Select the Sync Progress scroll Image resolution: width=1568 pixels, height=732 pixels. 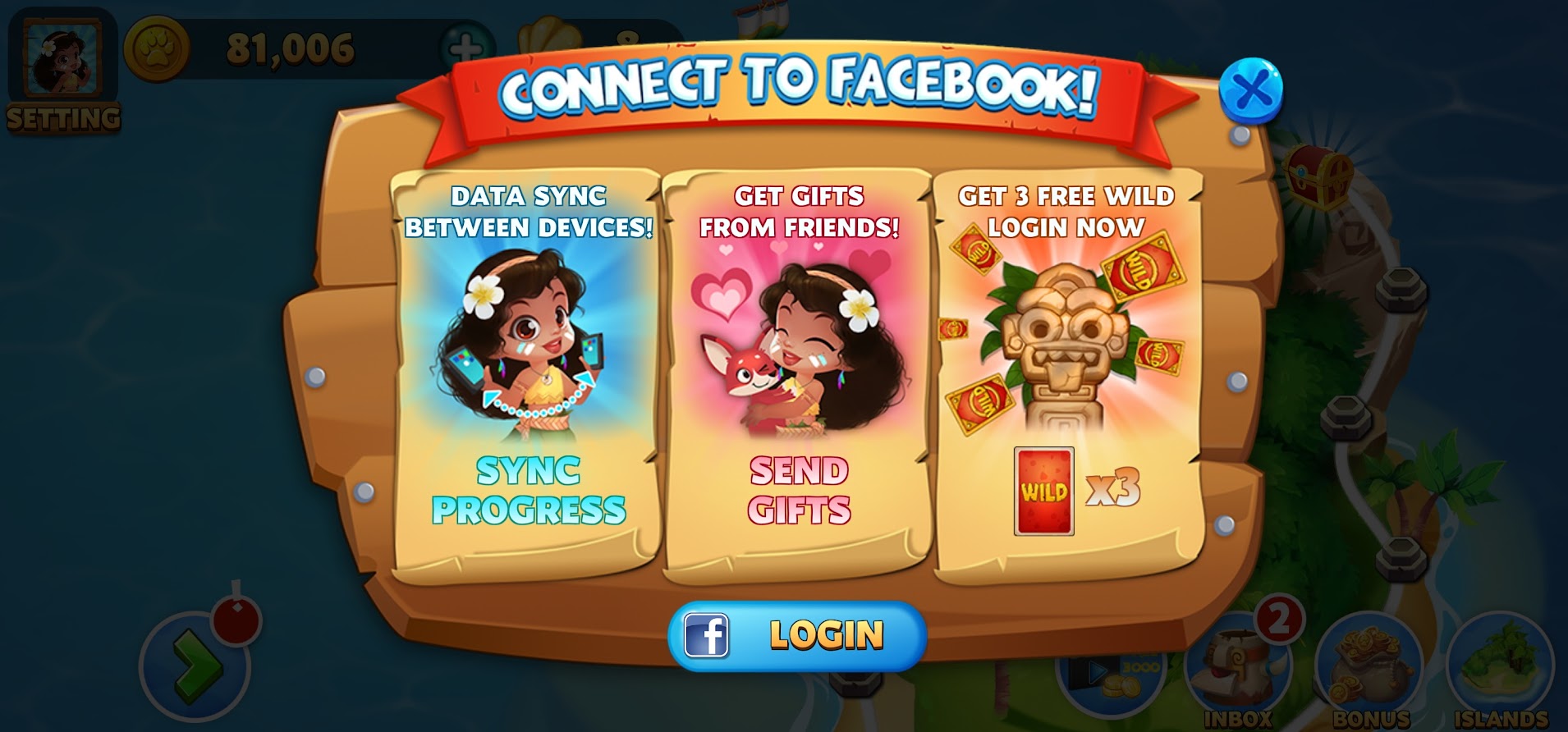(x=526, y=377)
